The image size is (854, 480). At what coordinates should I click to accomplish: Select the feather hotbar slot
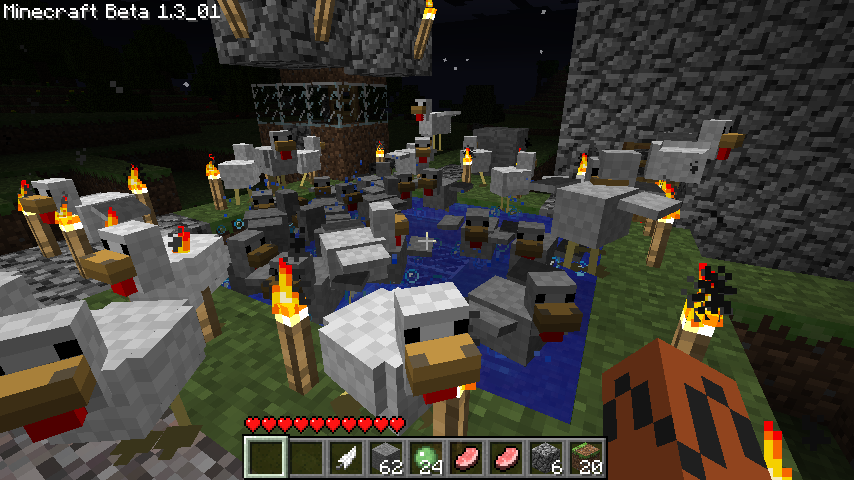tap(344, 457)
